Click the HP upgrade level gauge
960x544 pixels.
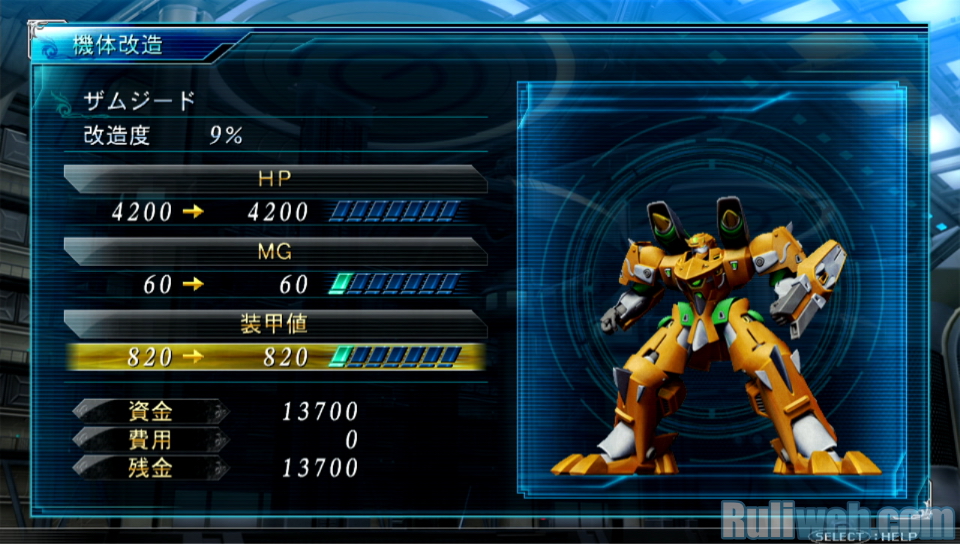tap(396, 212)
